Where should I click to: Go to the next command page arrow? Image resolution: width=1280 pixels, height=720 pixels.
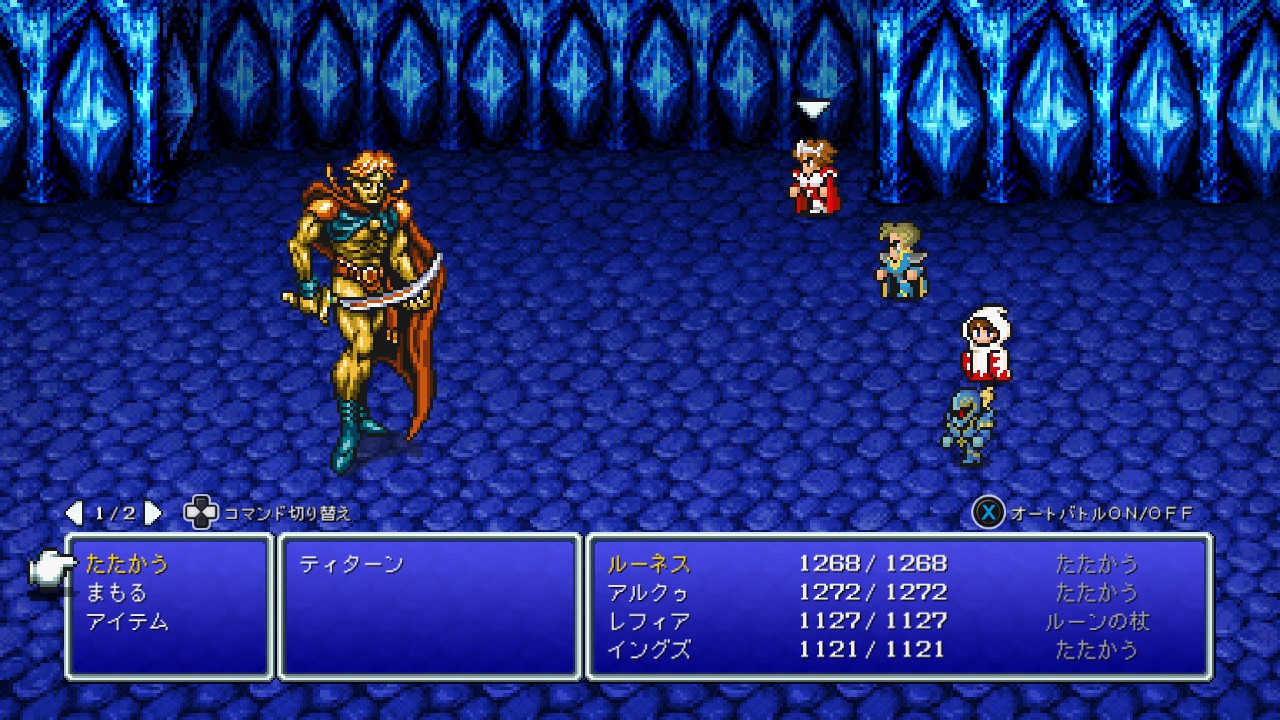[153, 513]
